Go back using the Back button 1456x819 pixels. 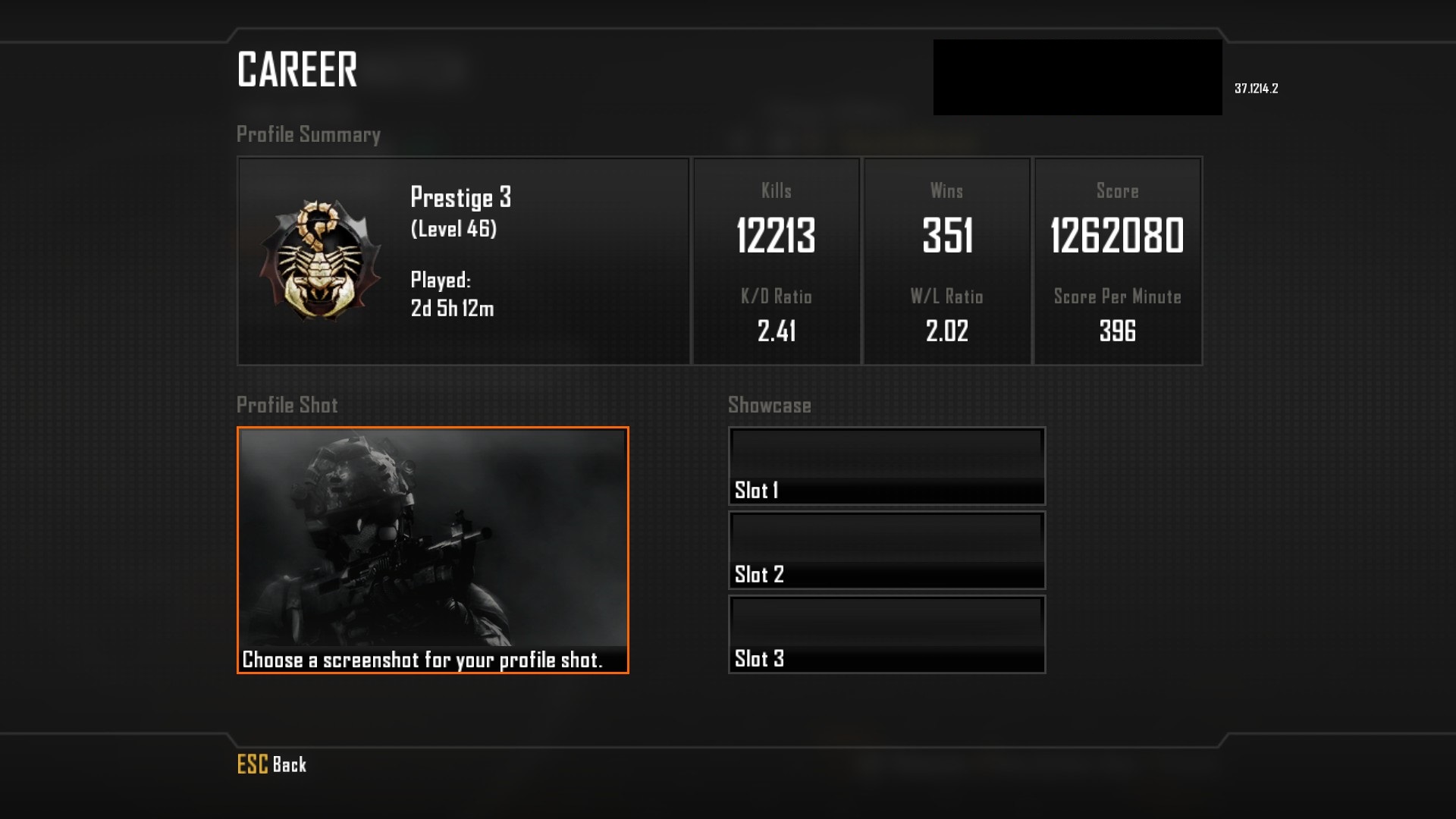[272, 764]
